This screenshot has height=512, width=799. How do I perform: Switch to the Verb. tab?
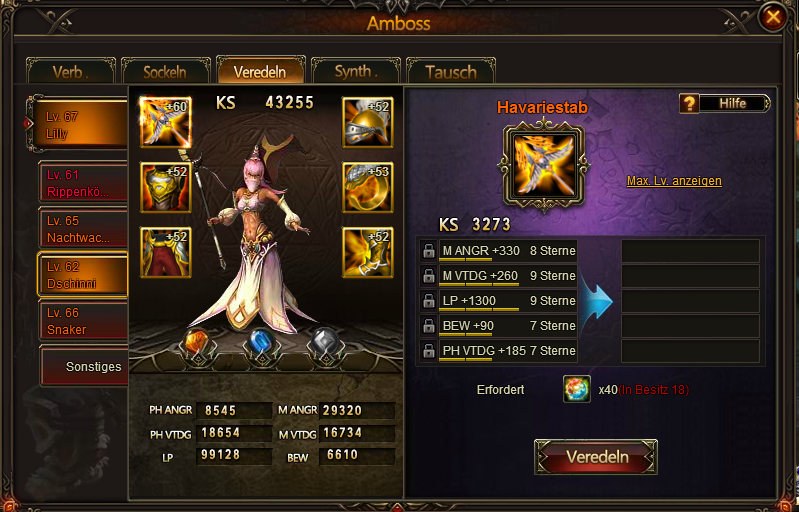point(72,72)
